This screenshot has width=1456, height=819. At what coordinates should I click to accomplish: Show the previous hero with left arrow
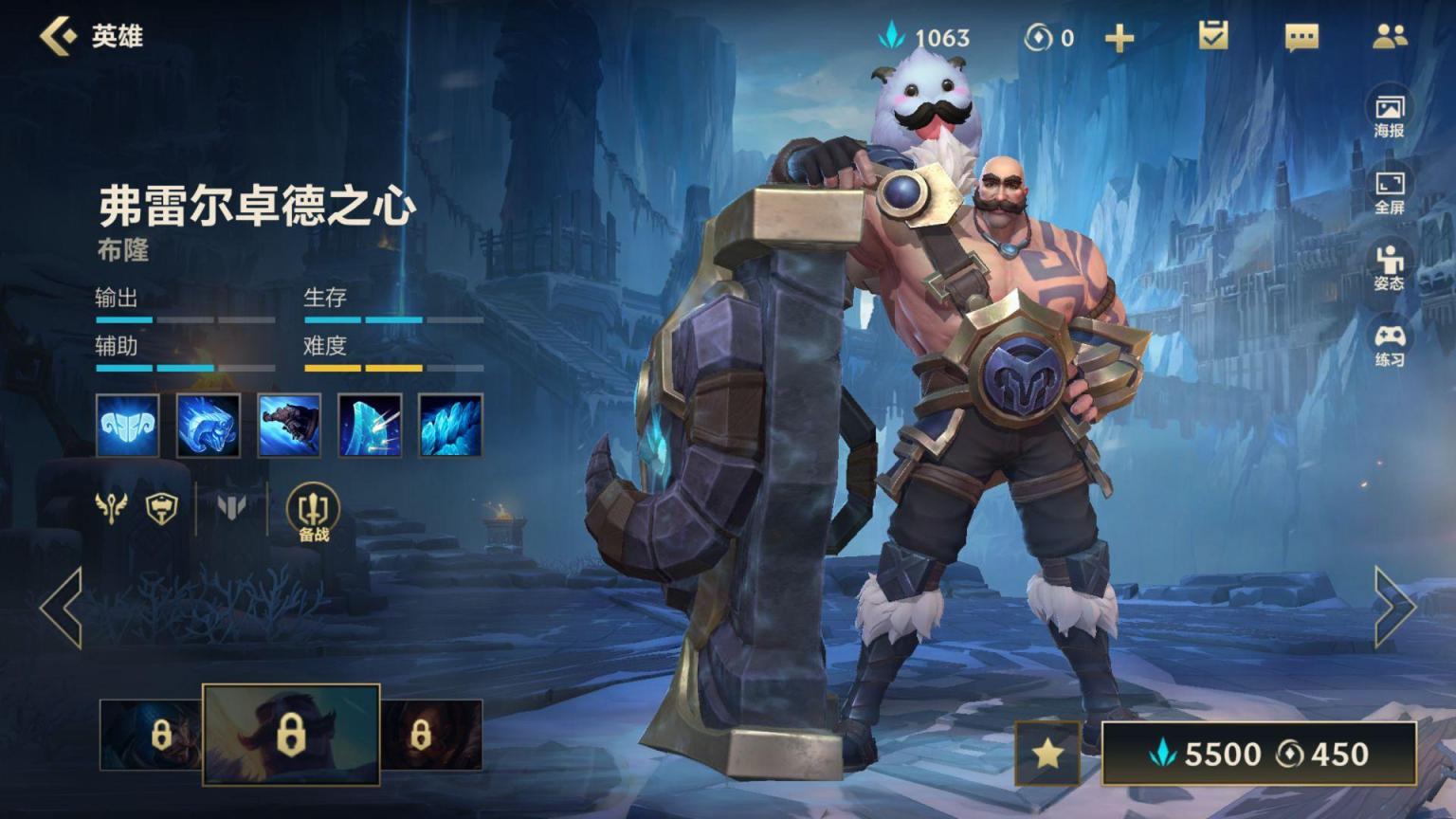tap(61, 608)
